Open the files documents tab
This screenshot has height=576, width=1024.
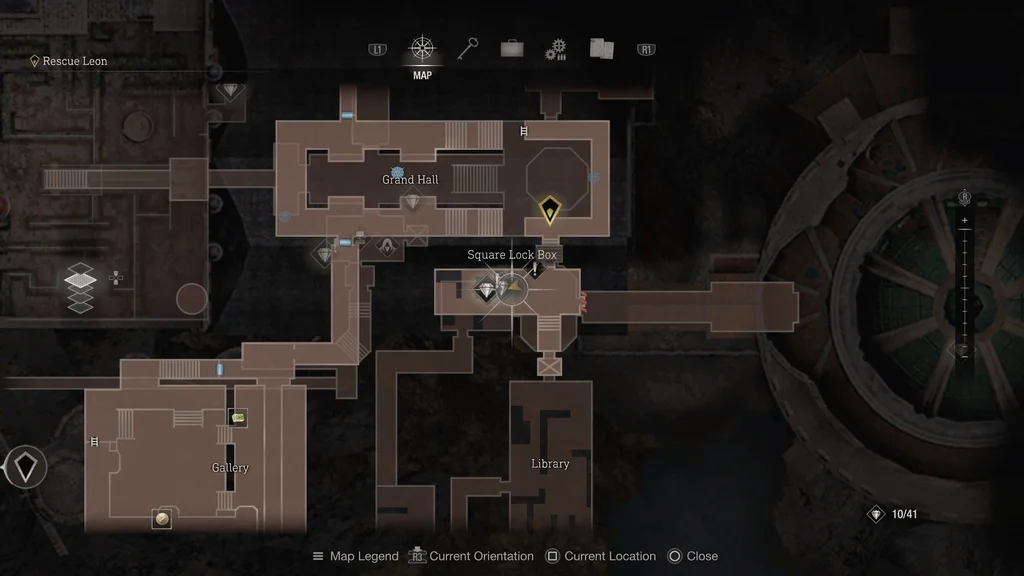[601, 49]
